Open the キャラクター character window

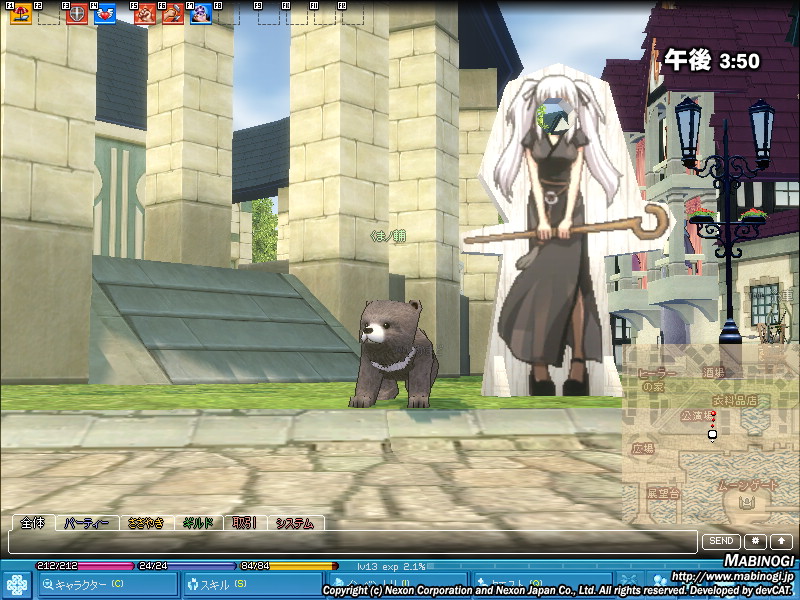click(108, 584)
